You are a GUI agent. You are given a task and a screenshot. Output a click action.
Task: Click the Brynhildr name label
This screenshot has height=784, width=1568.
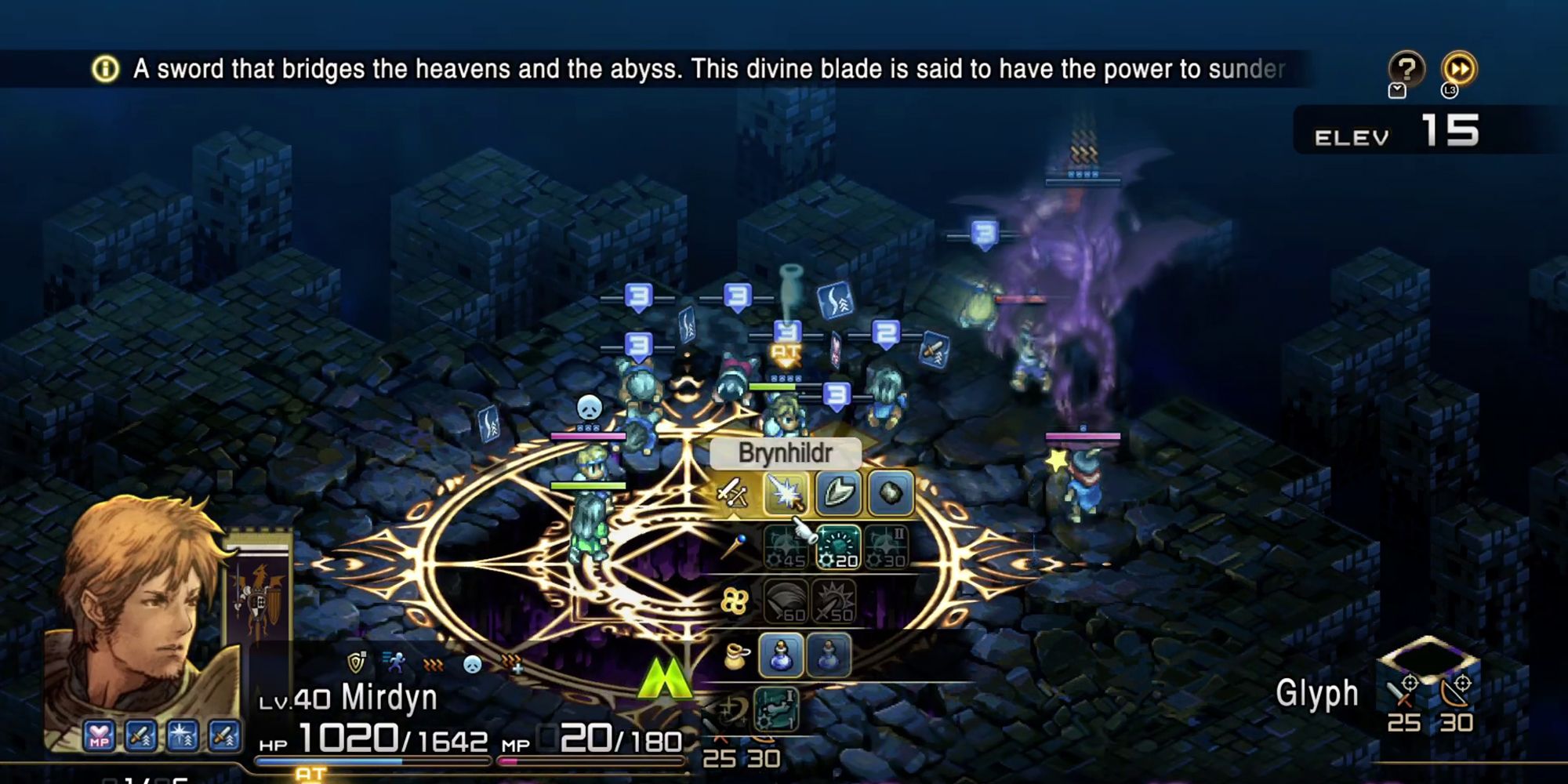click(786, 453)
